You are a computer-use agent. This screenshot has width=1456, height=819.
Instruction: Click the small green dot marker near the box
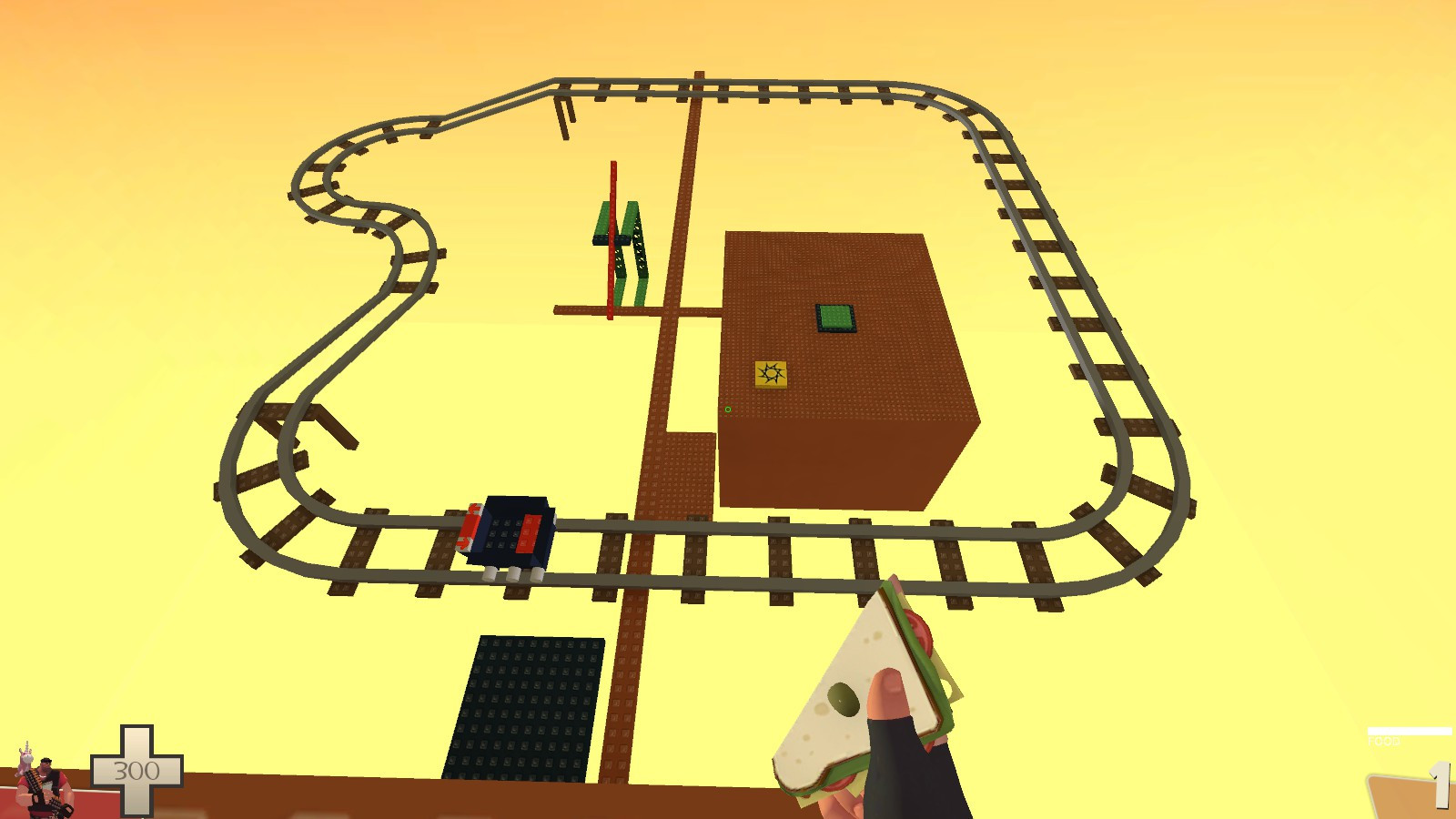[729, 411]
